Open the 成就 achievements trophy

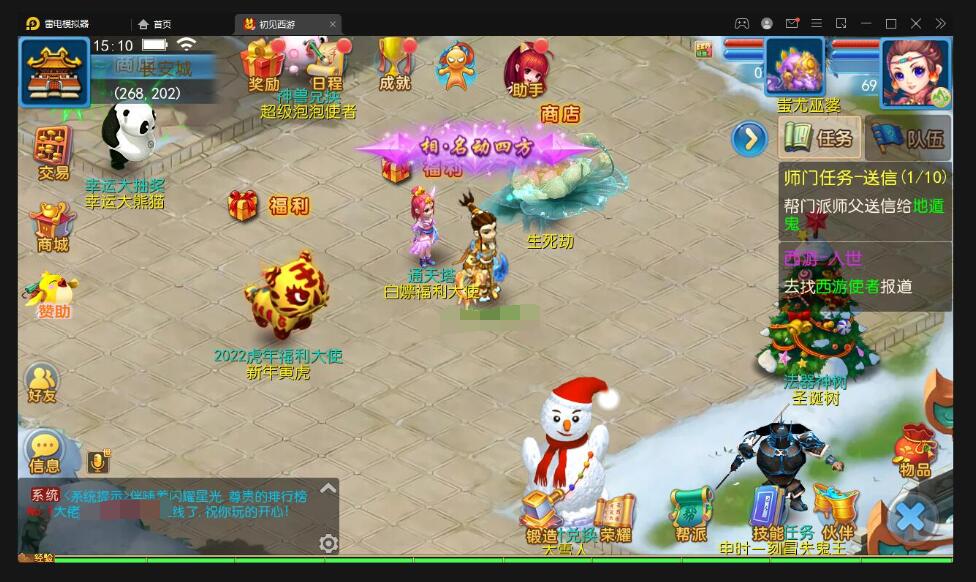pos(396,63)
